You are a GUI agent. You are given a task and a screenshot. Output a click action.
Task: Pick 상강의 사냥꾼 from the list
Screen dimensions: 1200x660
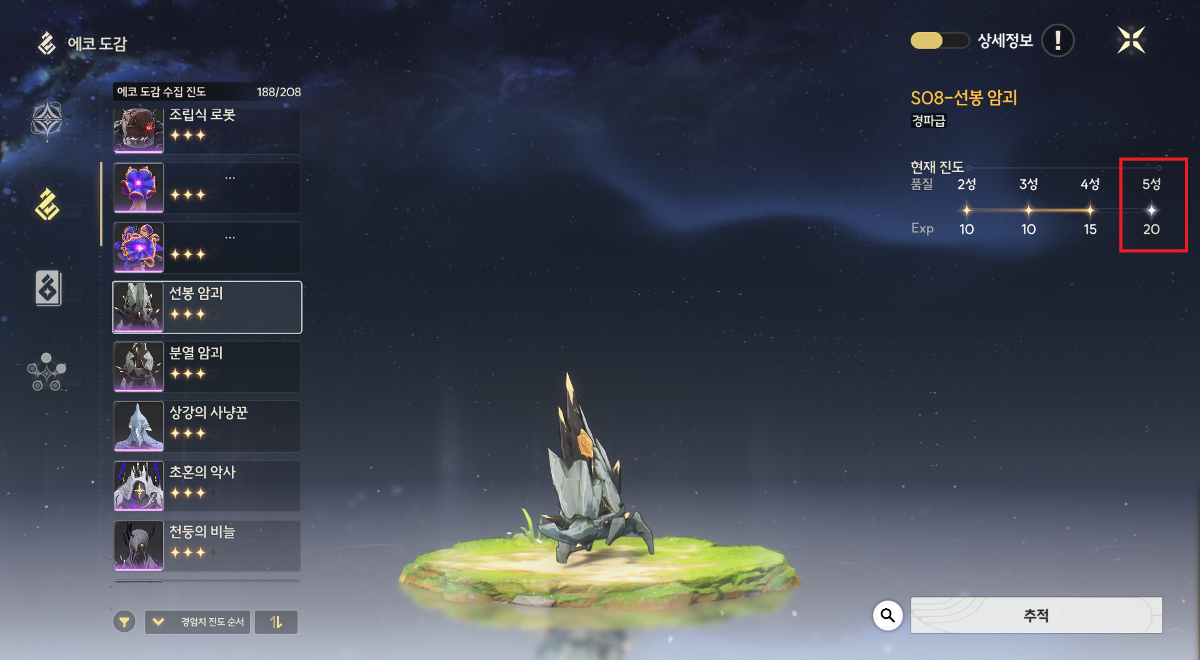coord(207,426)
